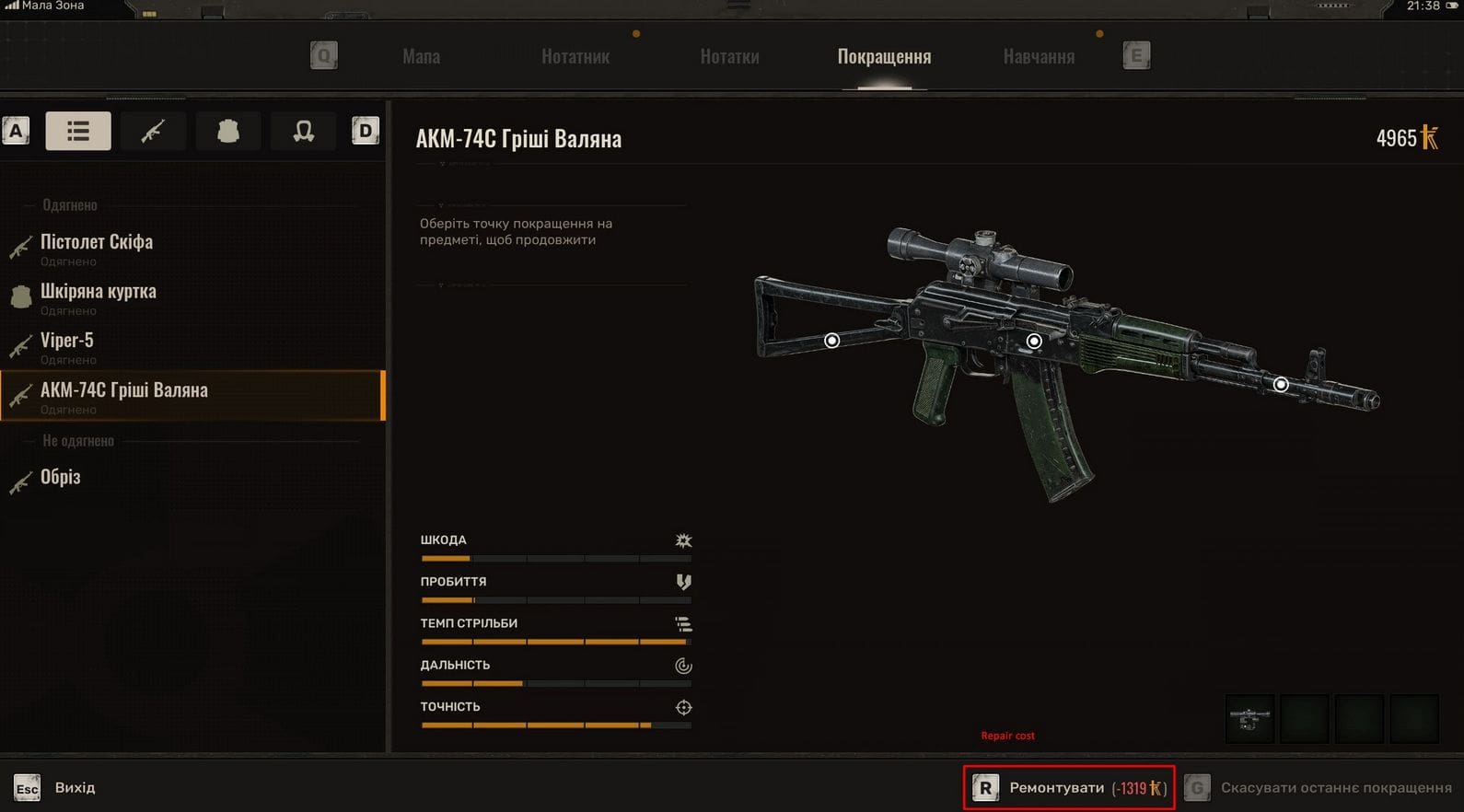Open the Навчання tab
This screenshot has width=1464, height=812.
[x=1039, y=57]
